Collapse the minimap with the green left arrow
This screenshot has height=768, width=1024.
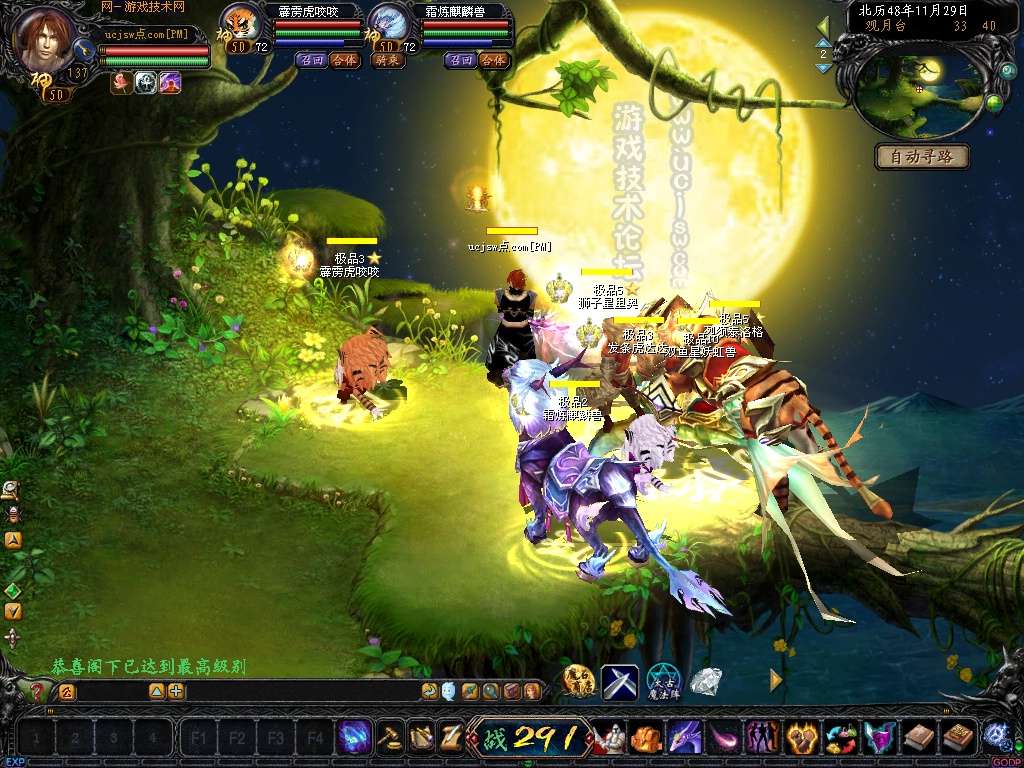823,25
